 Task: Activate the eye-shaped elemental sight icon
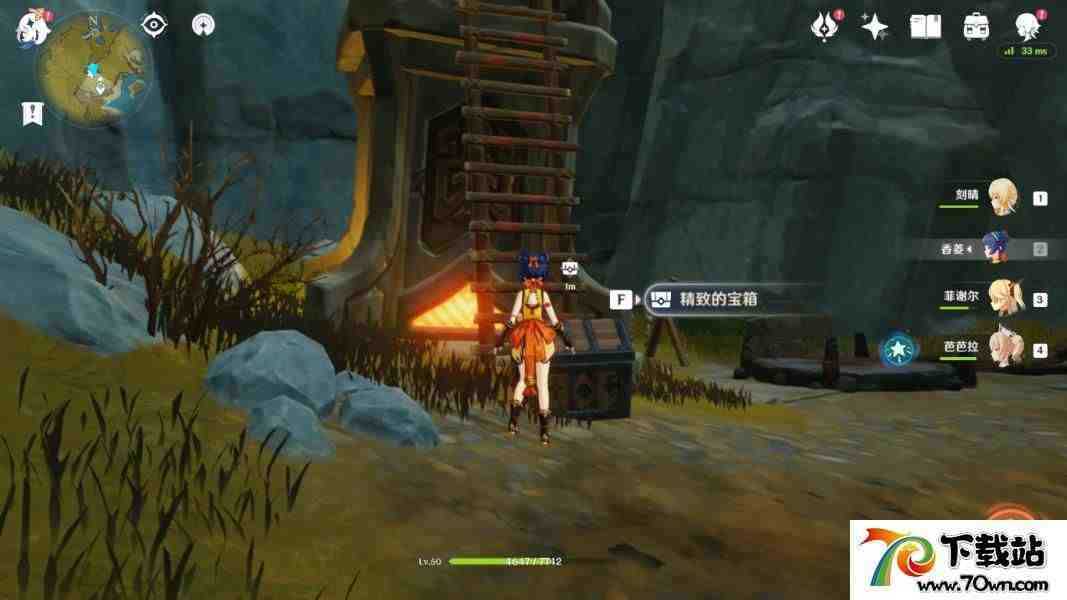pos(153,25)
